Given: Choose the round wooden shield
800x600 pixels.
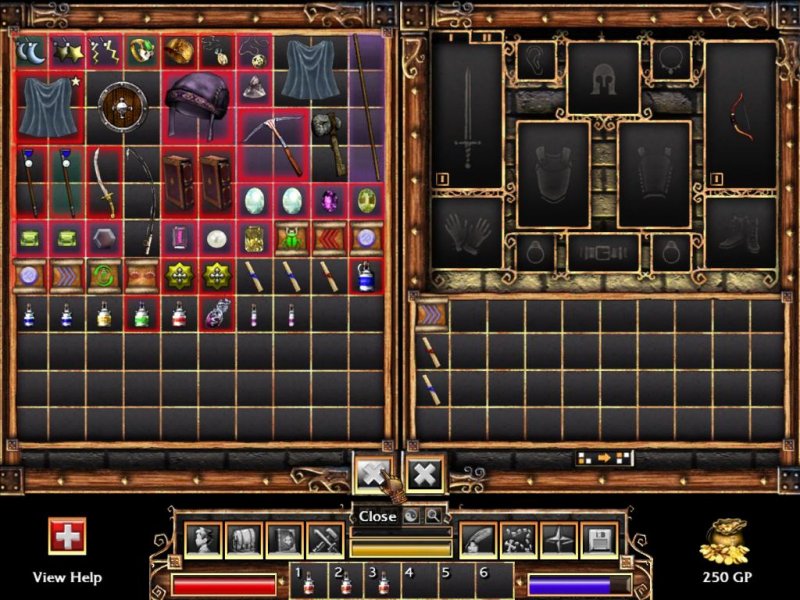Looking at the screenshot, I should point(123,105).
